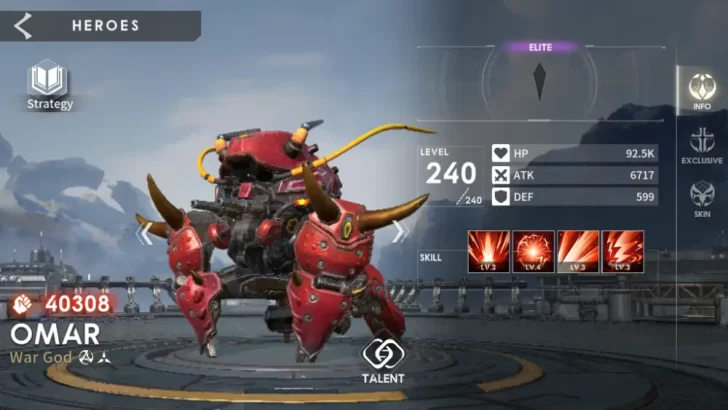Click the Elite rank emblem
The image size is (728, 410).
coord(540,81)
